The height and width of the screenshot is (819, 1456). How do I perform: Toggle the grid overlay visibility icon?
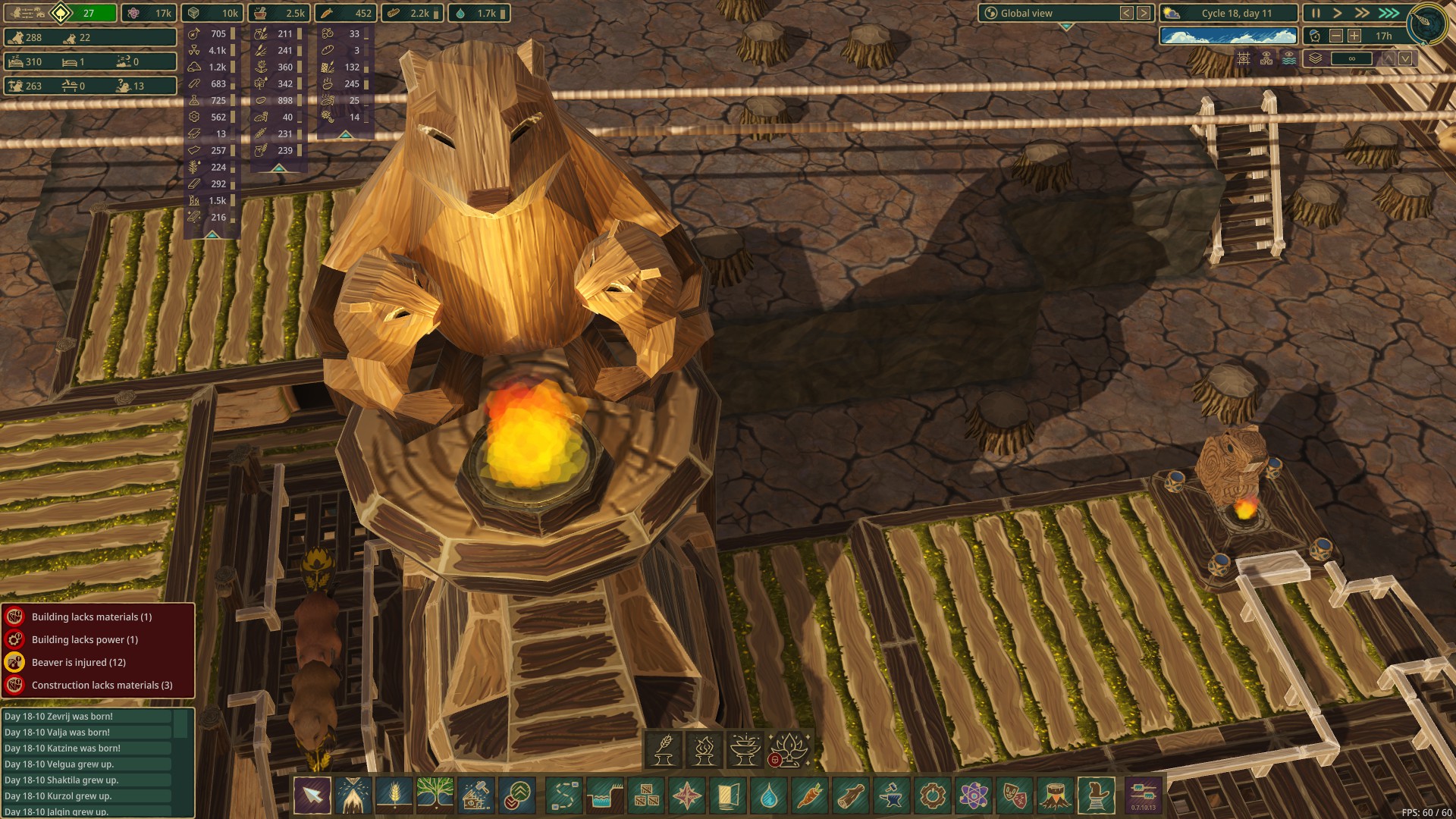tap(1244, 58)
